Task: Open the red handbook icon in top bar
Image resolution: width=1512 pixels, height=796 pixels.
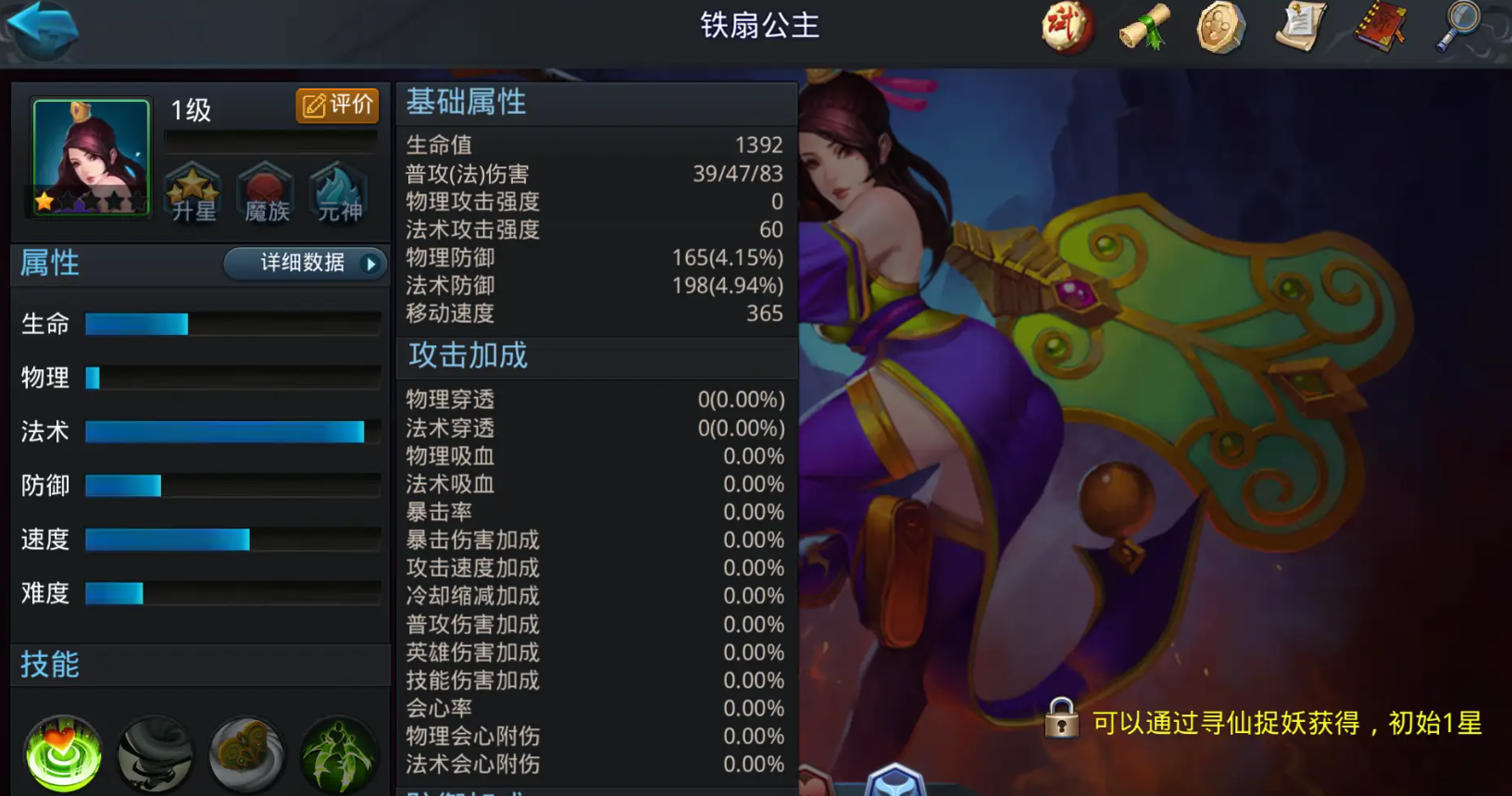Action: tap(1379, 28)
